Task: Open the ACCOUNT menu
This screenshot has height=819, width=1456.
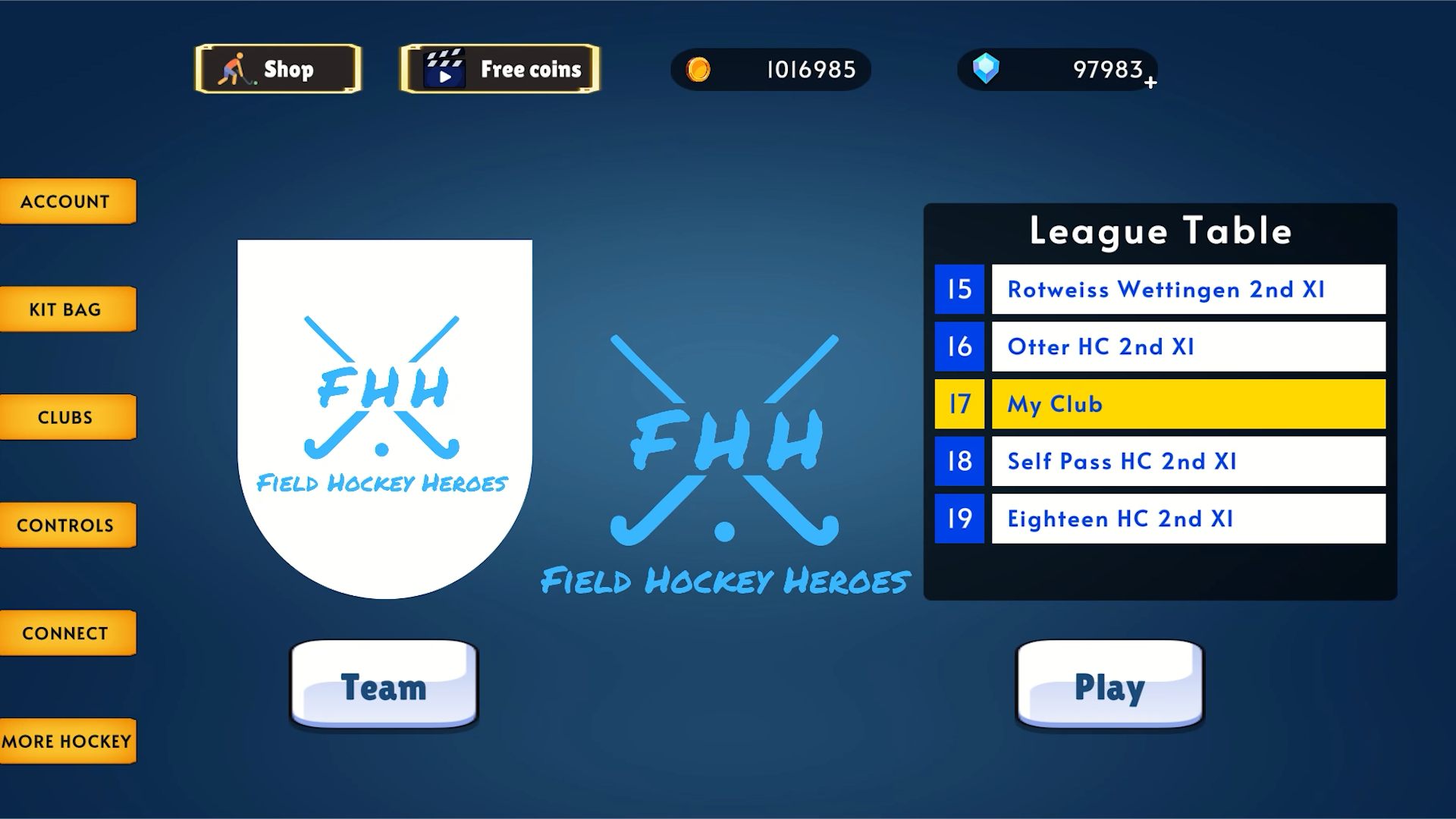Action: coord(67,201)
